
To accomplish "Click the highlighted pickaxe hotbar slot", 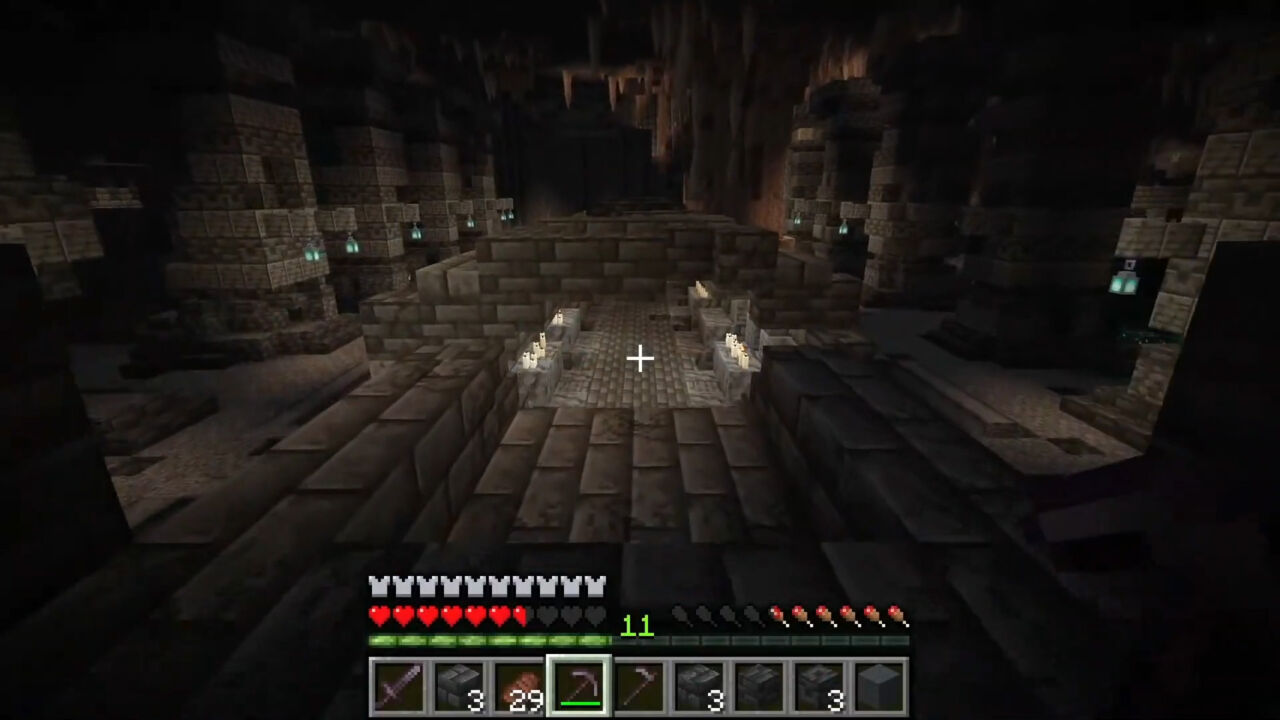I will pyautogui.click(x=579, y=687).
